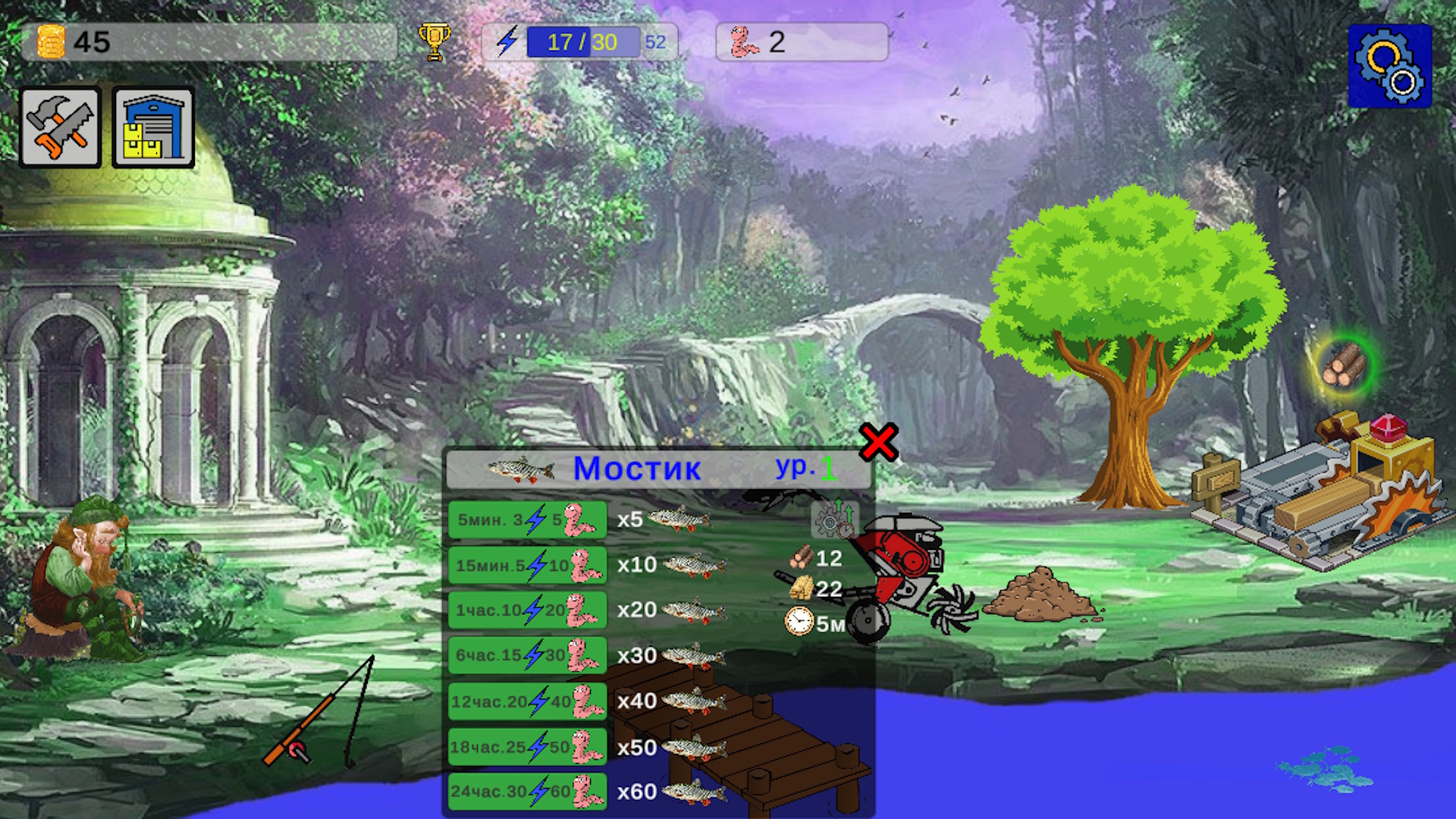Open the warehouse storage icon
Screen dimensions: 1456x819
click(152, 126)
